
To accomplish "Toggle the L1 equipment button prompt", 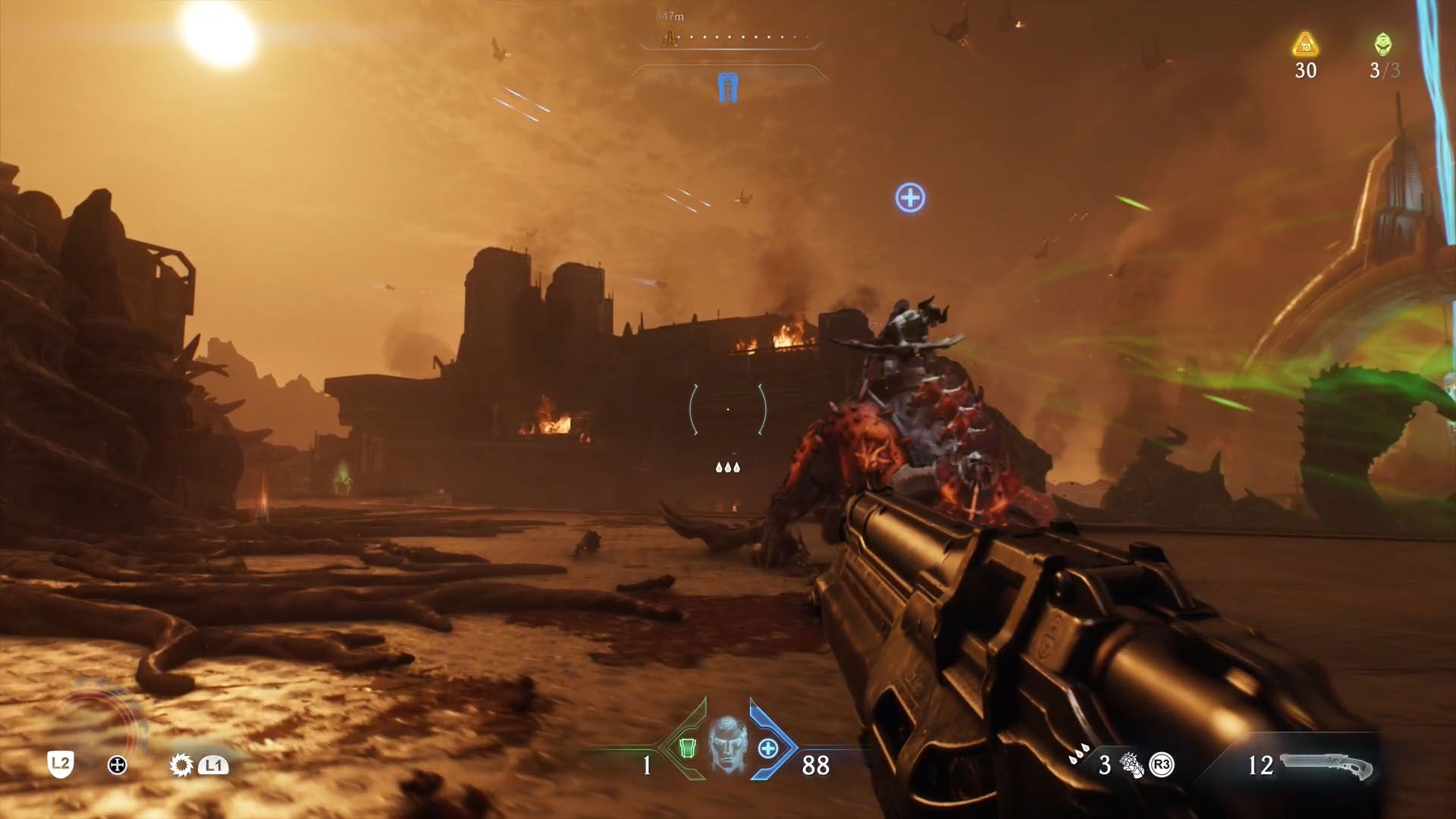I will coord(215,767).
